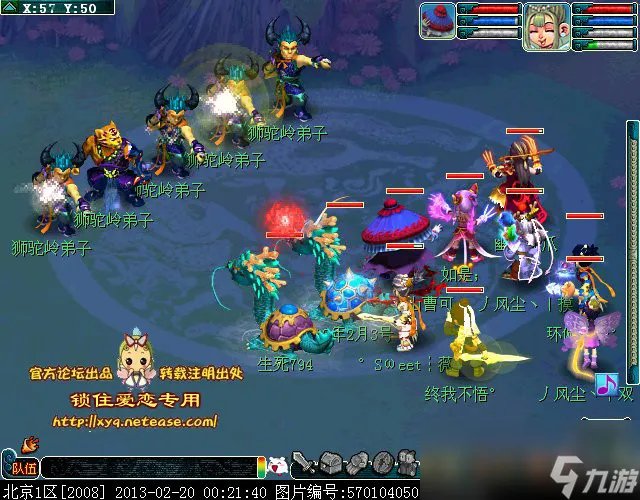Activate the sword attack icon
This screenshot has width=640, height=500.
click(x=308, y=464)
